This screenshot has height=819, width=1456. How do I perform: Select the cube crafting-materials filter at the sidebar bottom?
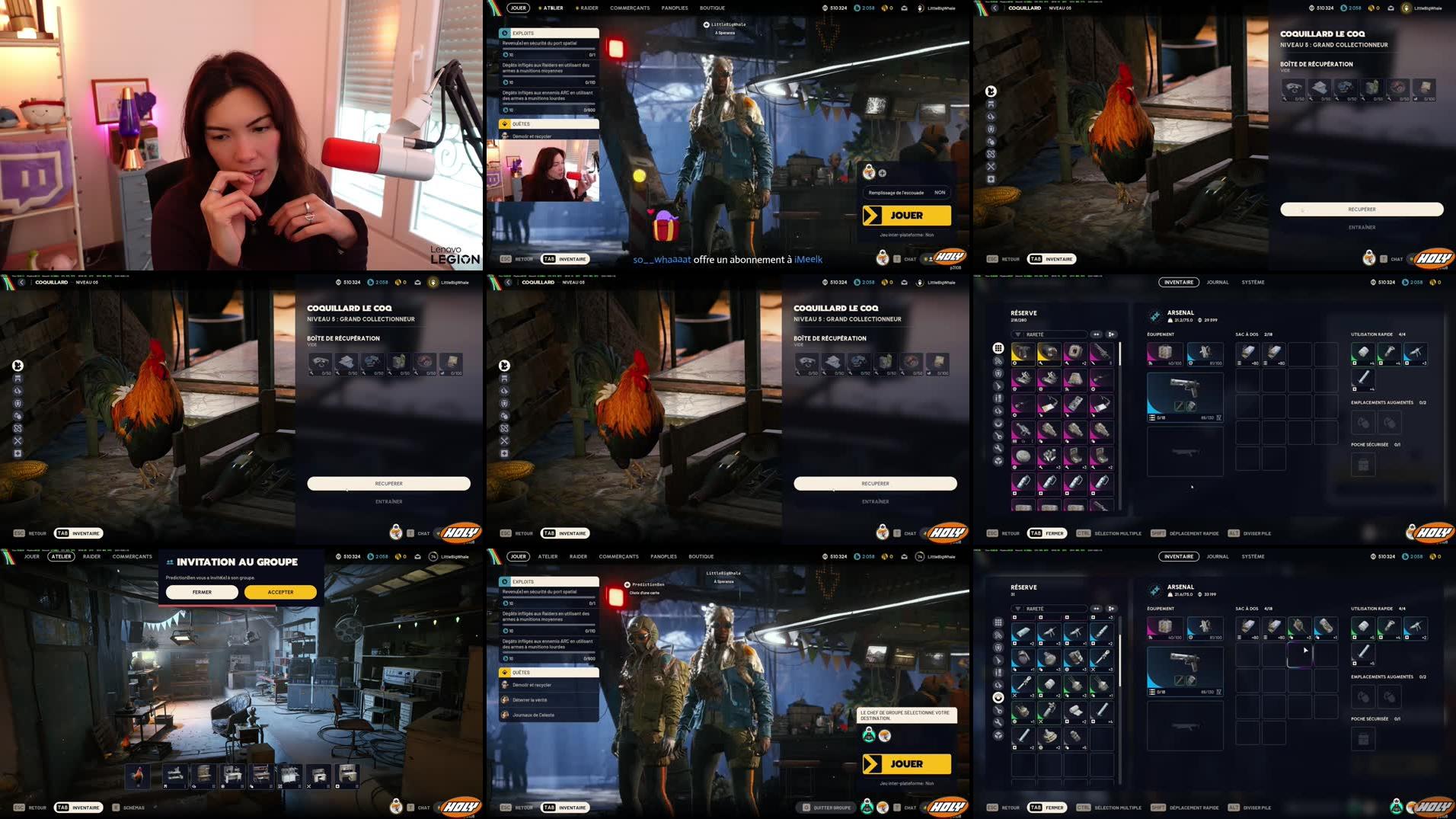(998, 461)
